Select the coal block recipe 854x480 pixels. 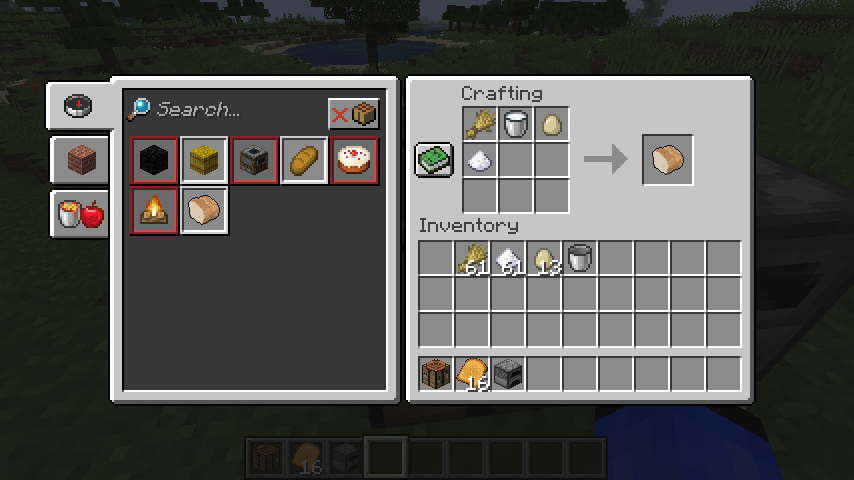click(154, 161)
